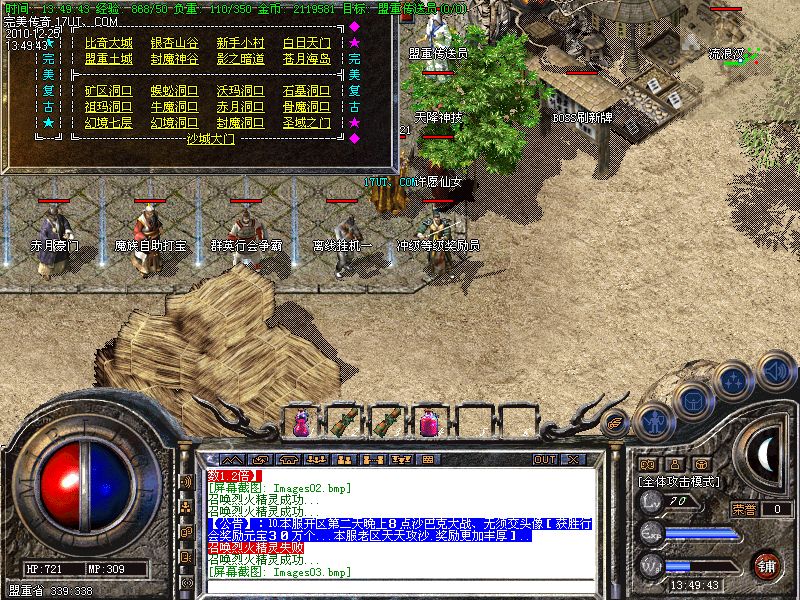The width and height of the screenshot is (800, 600).
Task: Teleport to 比奇大城
Action: click(x=108, y=43)
